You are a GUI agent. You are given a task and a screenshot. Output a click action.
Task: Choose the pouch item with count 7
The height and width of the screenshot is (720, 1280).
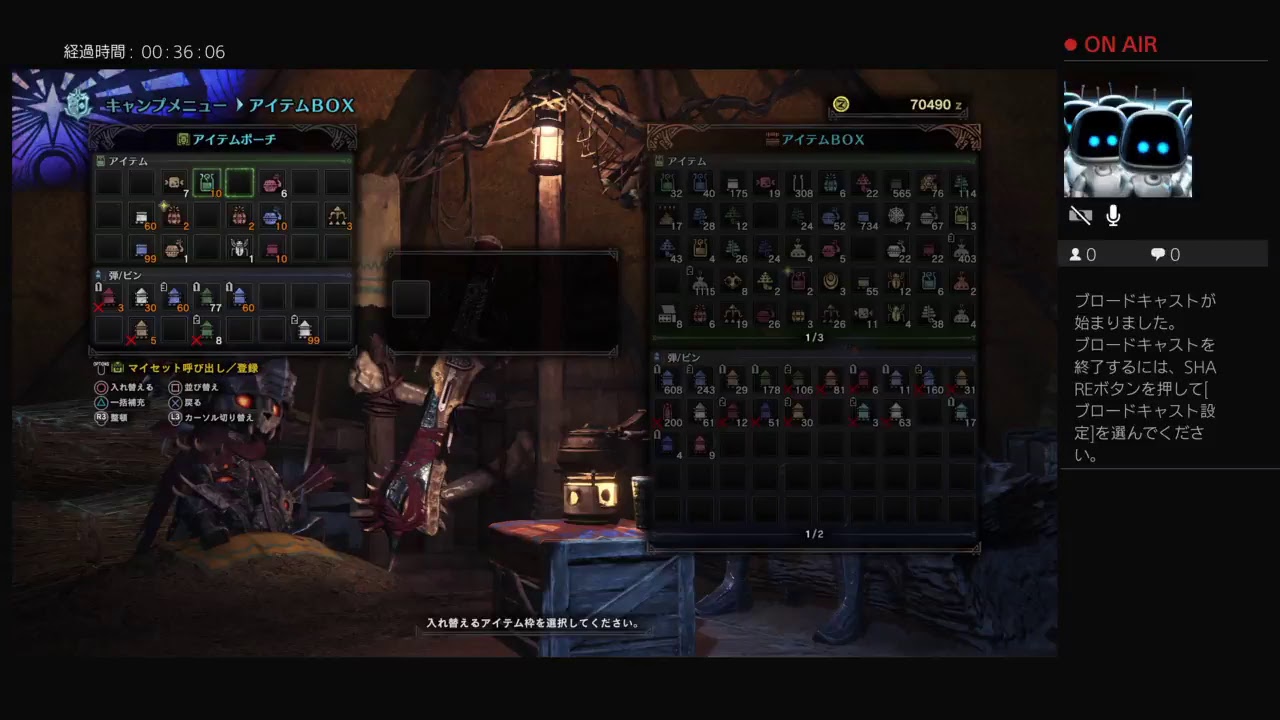pyautogui.click(x=175, y=183)
